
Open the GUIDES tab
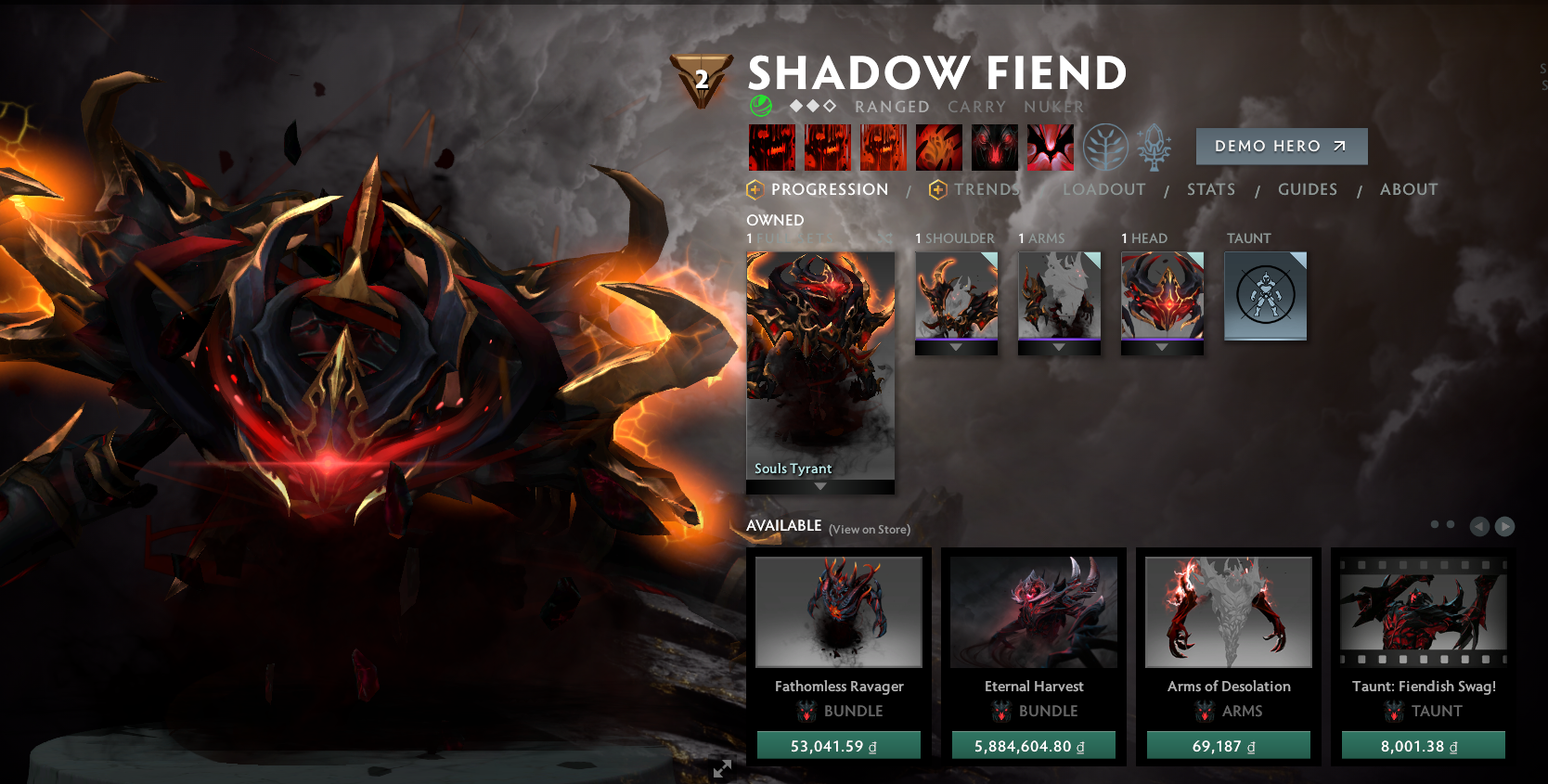click(x=1308, y=189)
